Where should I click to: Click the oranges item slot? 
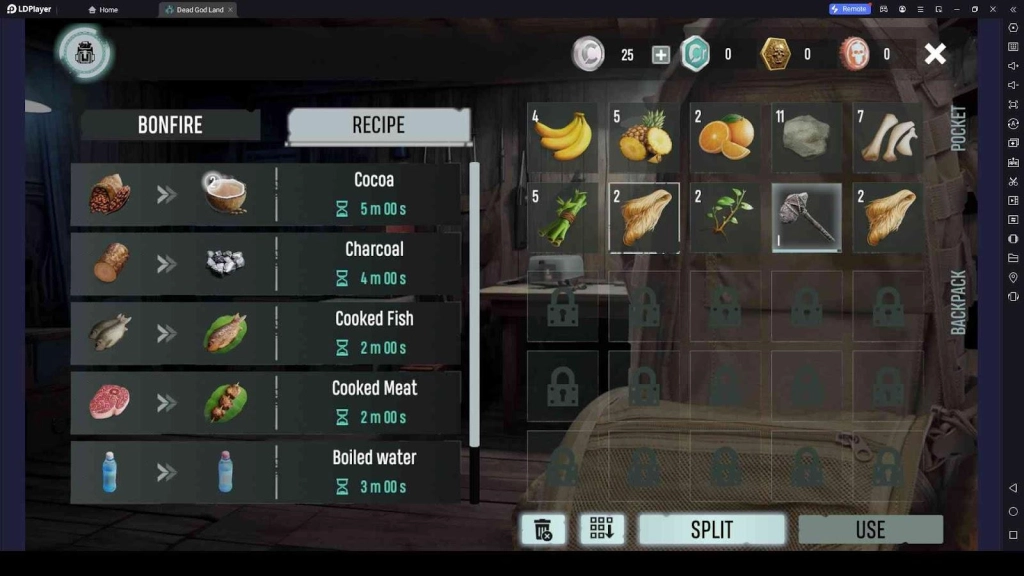coord(725,137)
